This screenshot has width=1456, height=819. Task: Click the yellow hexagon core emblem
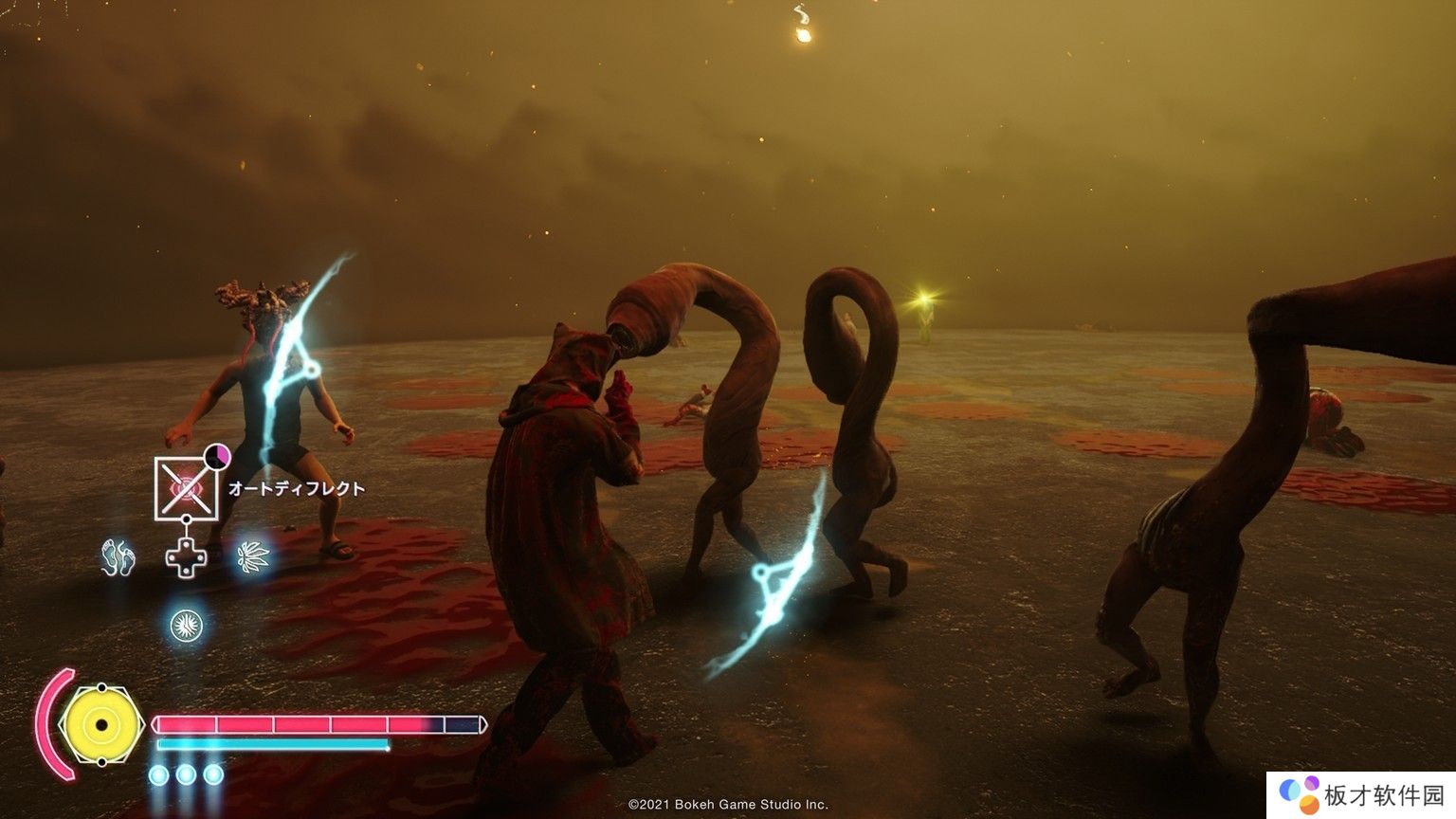tap(100, 725)
